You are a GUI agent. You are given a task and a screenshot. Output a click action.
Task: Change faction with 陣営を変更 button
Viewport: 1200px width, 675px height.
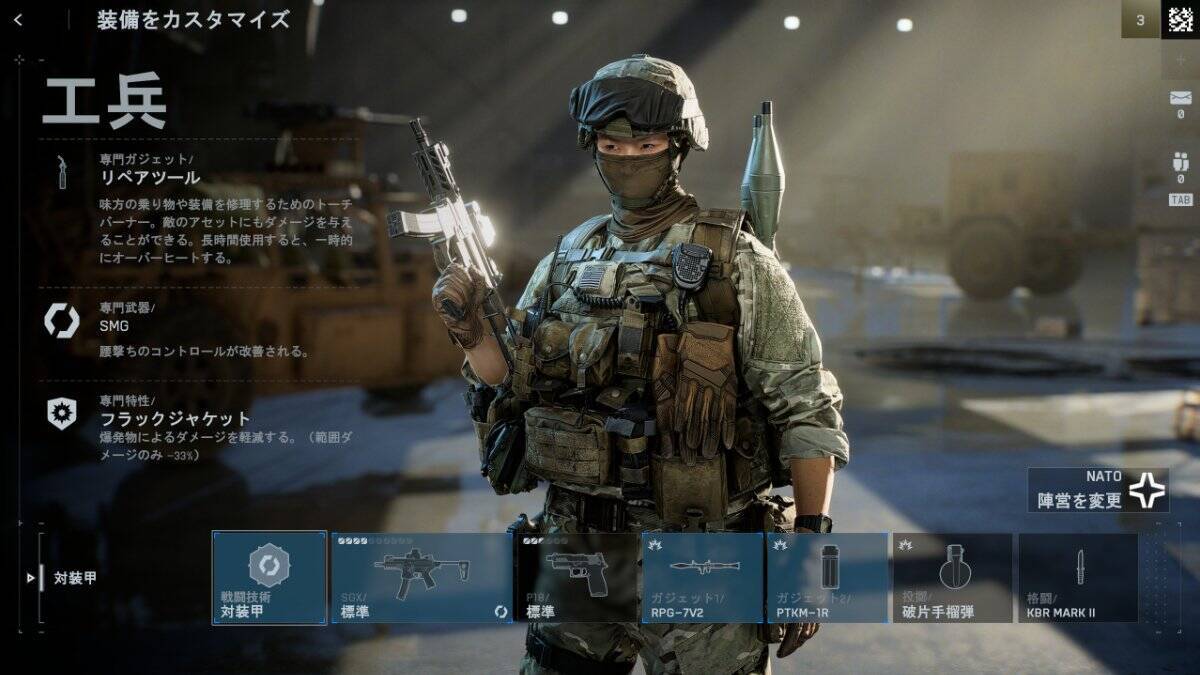[x=1097, y=491]
